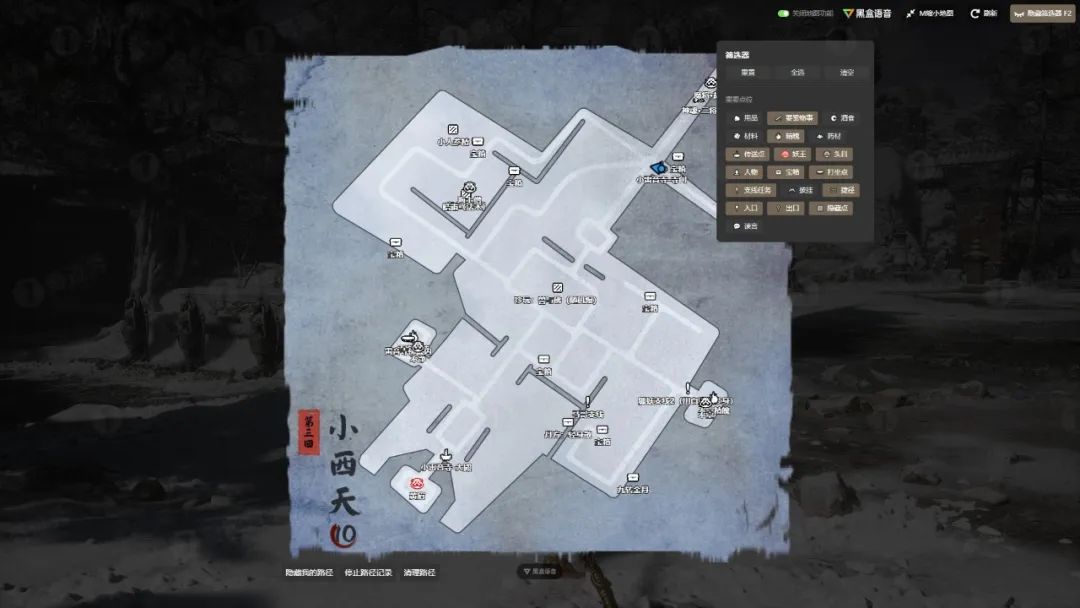Toggle the 用品 filter
The height and width of the screenshot is (608, 1080).
click(745, 118)
